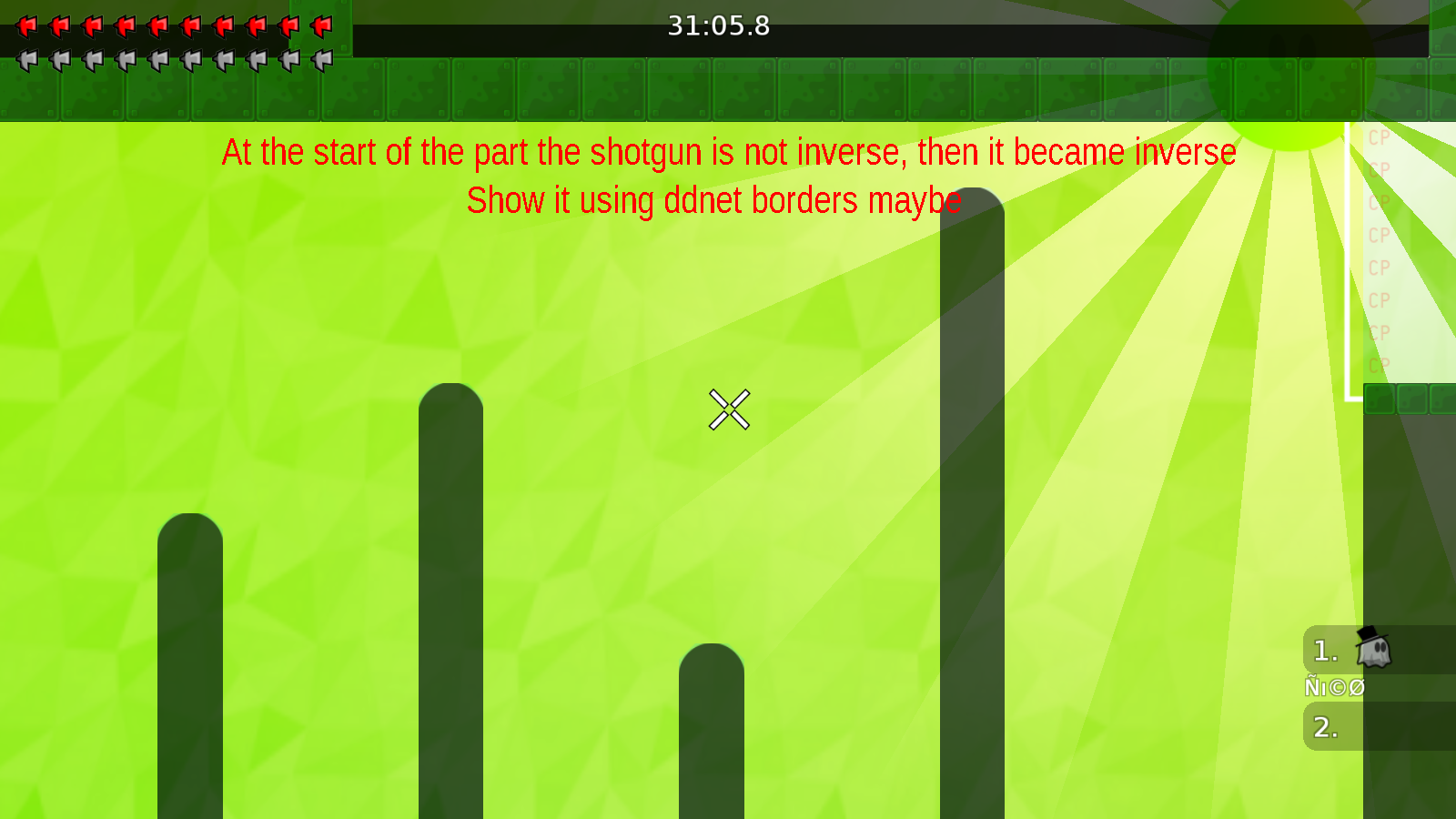Expand the topmost CP checkpoint entry
This screenshot has width=1456, height=819.
point(1378,137)
